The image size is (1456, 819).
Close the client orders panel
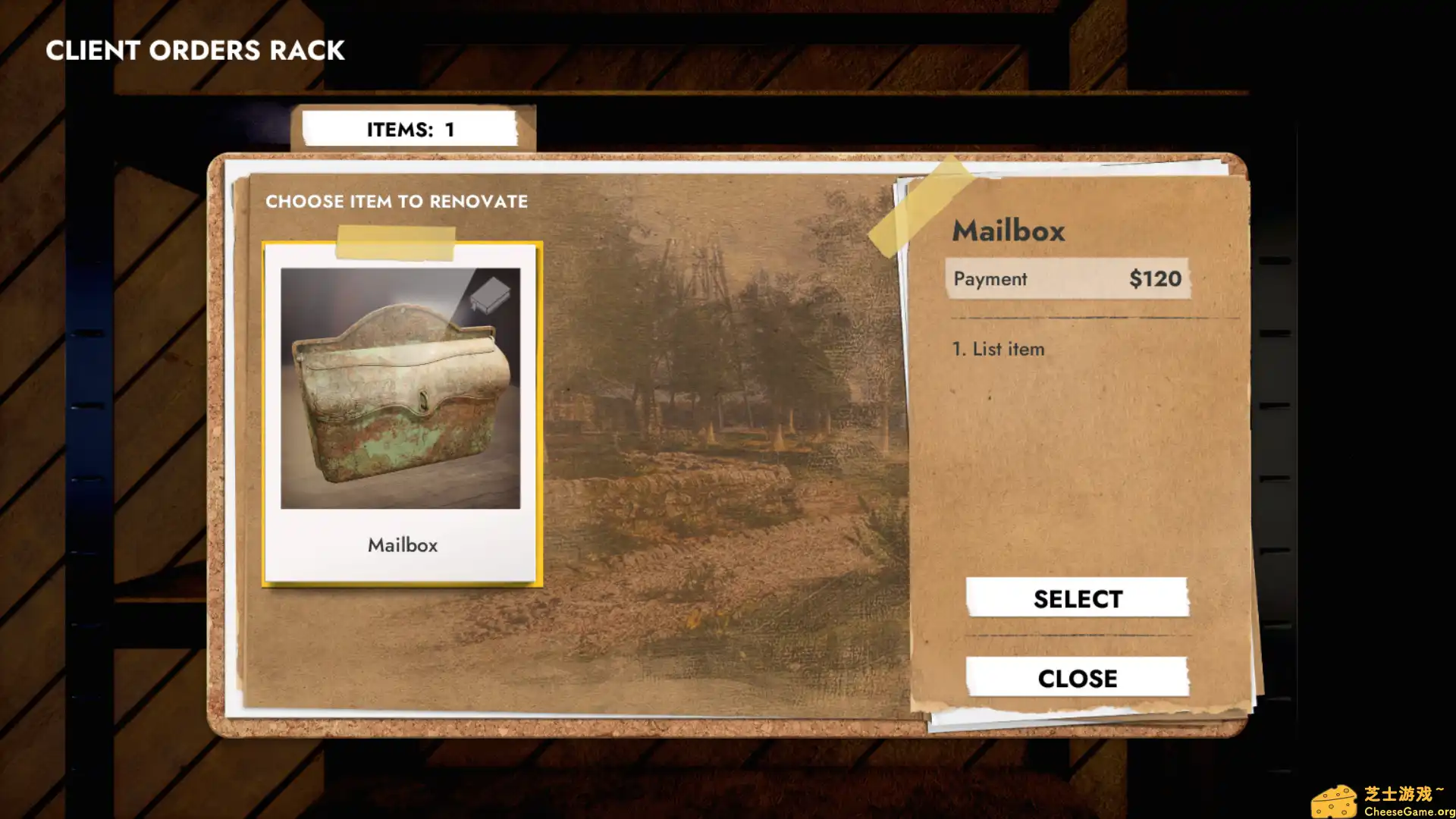(1077, 677)
